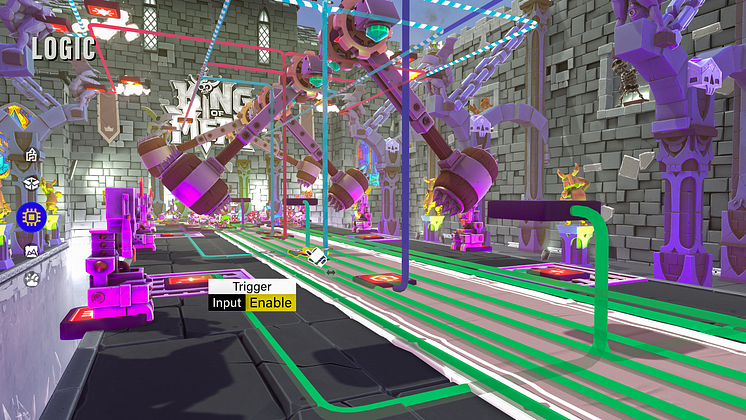Switch to the landscape picture tool
The image size is (746, 420).
pos(31,251)
